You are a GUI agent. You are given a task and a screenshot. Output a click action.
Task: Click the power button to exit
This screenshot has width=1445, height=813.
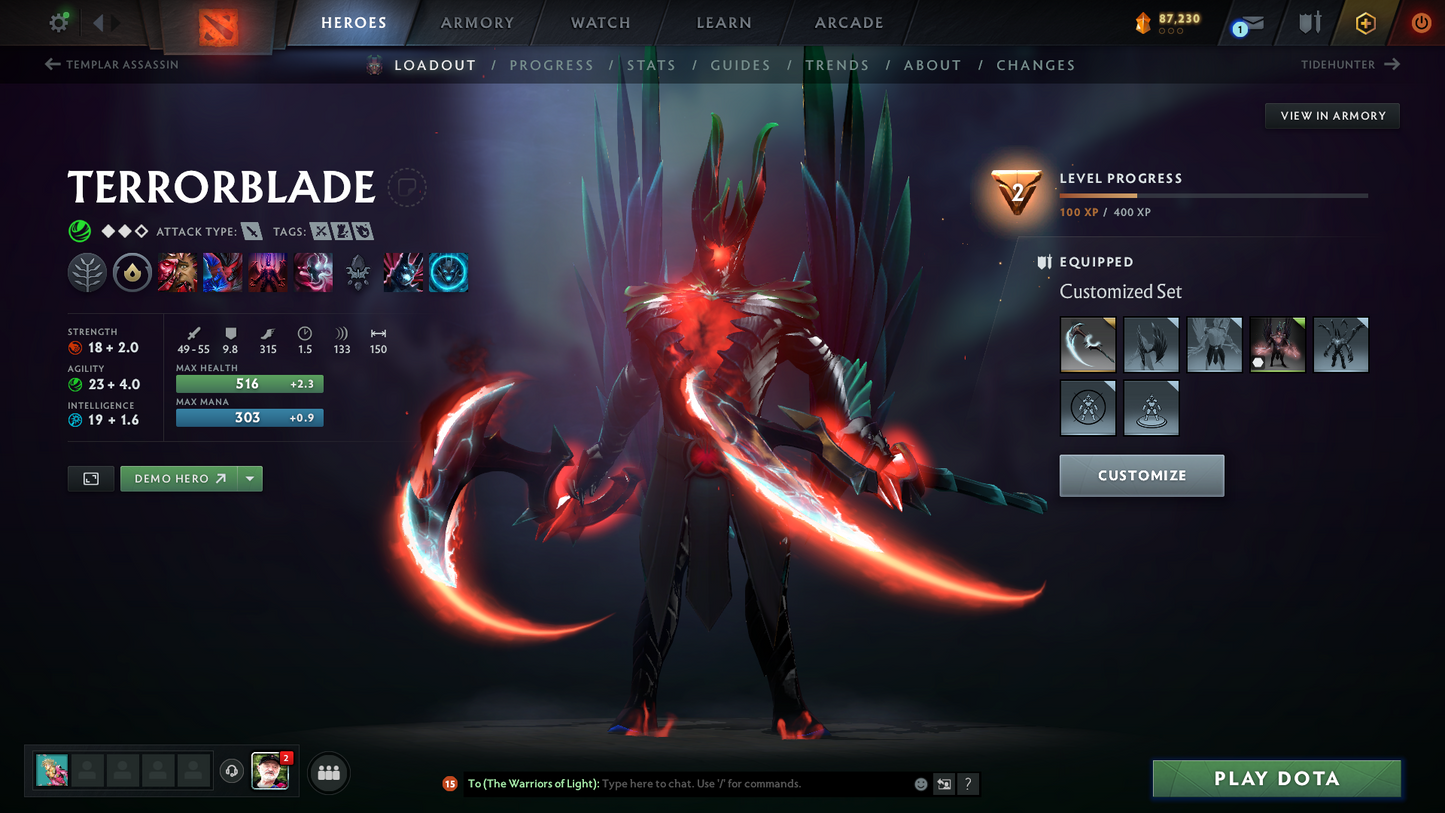pos(1420,22)
